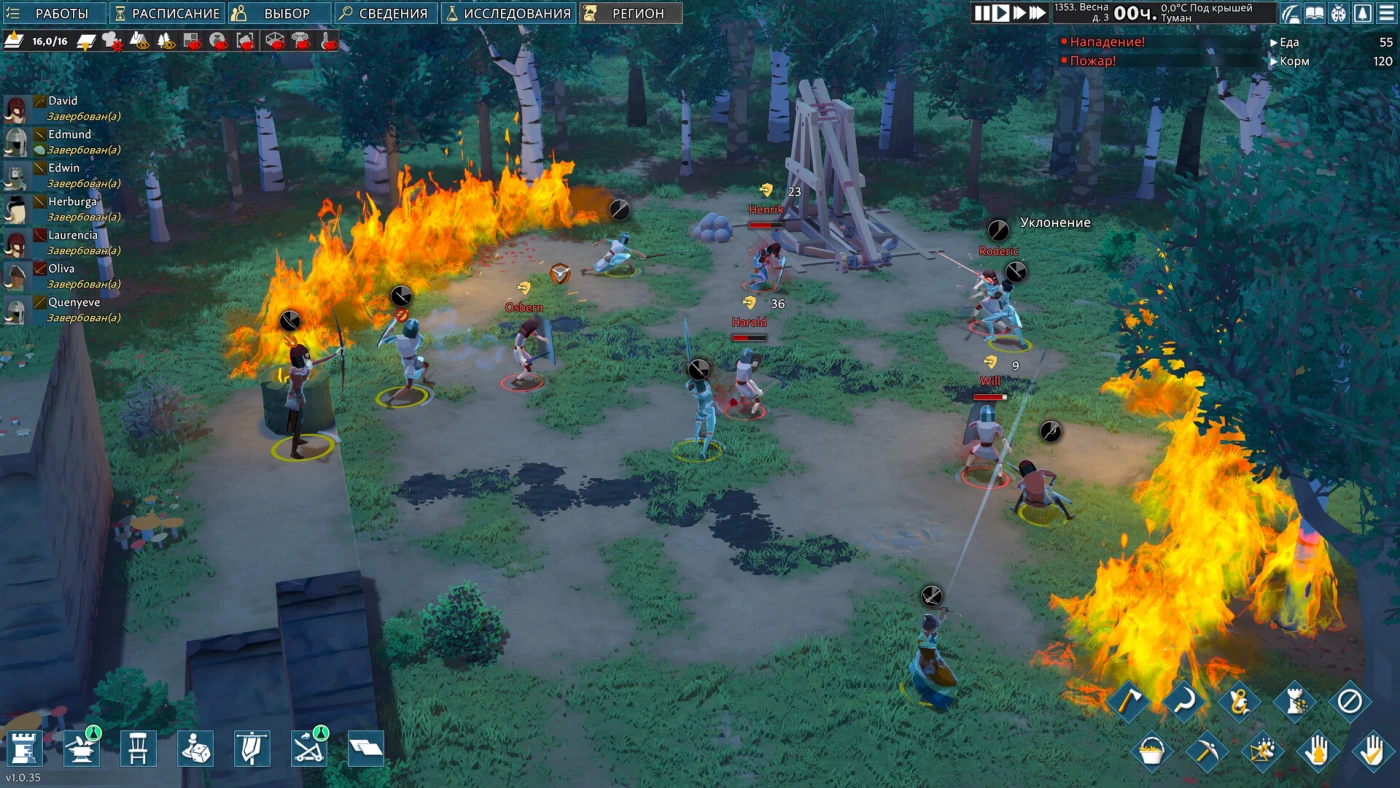This screenshot has height=788, width=1400.
Task: Click the Нападение! attack alert
Action: click(x=1107, y=43)
